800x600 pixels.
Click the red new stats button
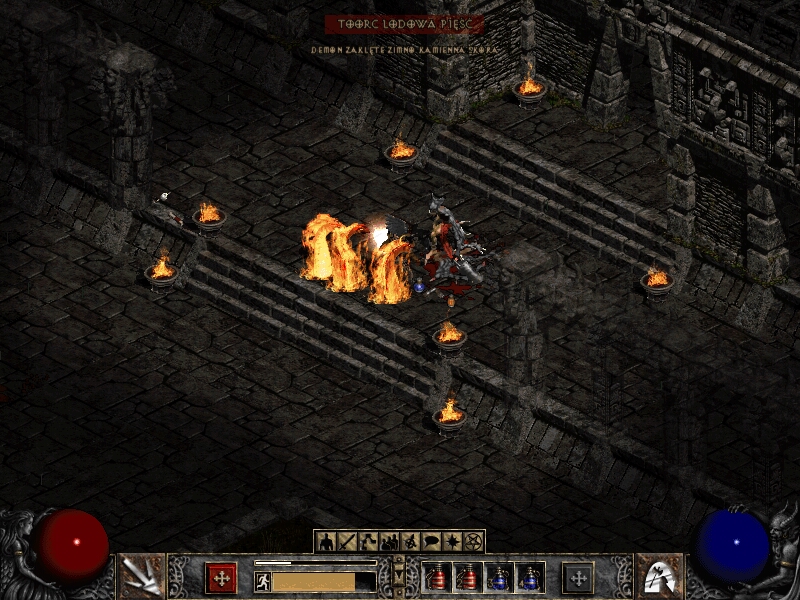[221, 577]
